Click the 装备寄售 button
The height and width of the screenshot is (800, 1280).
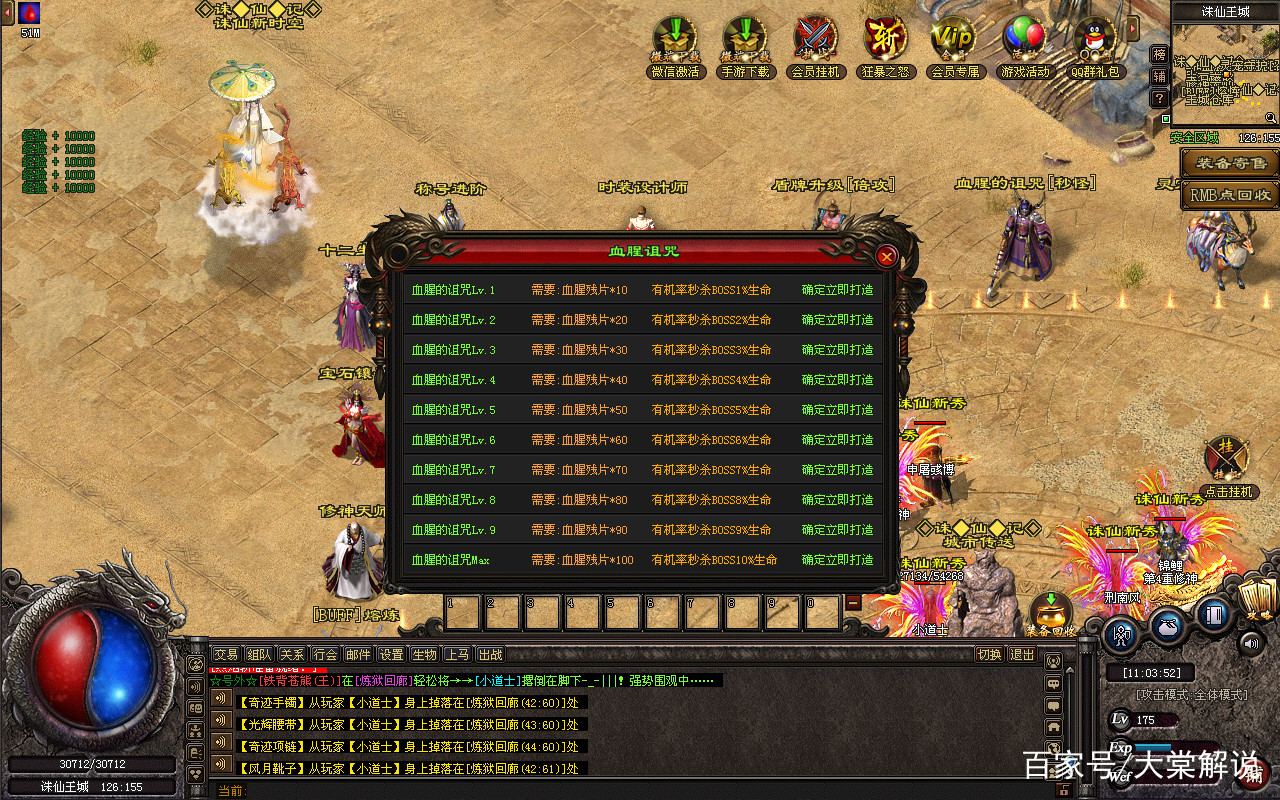tap(1229, 163)
